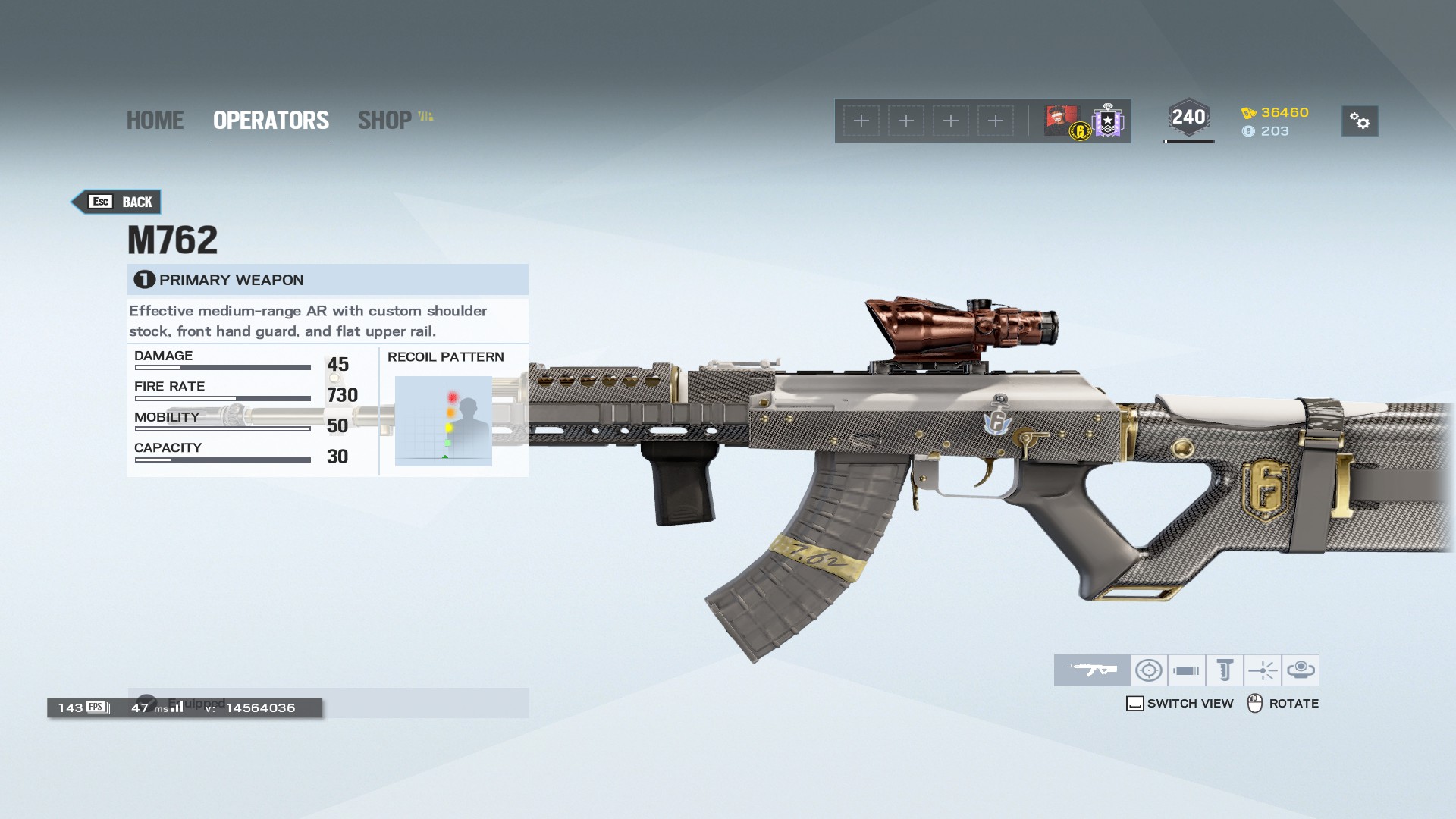This screenshot has height=819, width=1456.
Task: Click the clearance level 240 badge
Action: click(x=1188, y=116)
